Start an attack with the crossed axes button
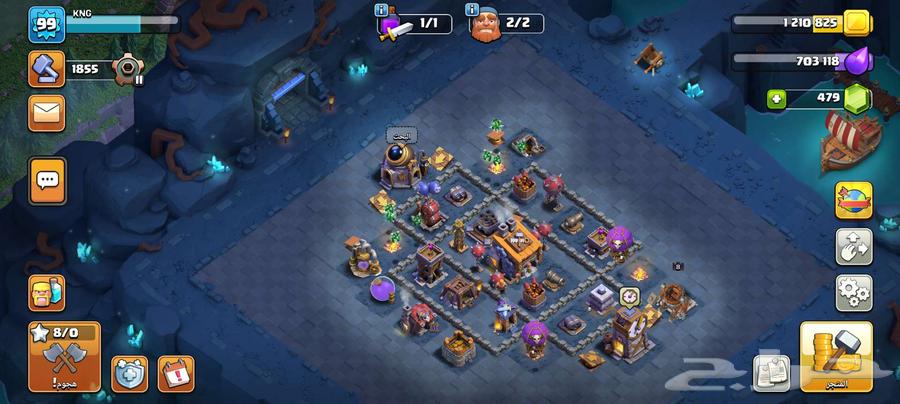 coord(64,357)
